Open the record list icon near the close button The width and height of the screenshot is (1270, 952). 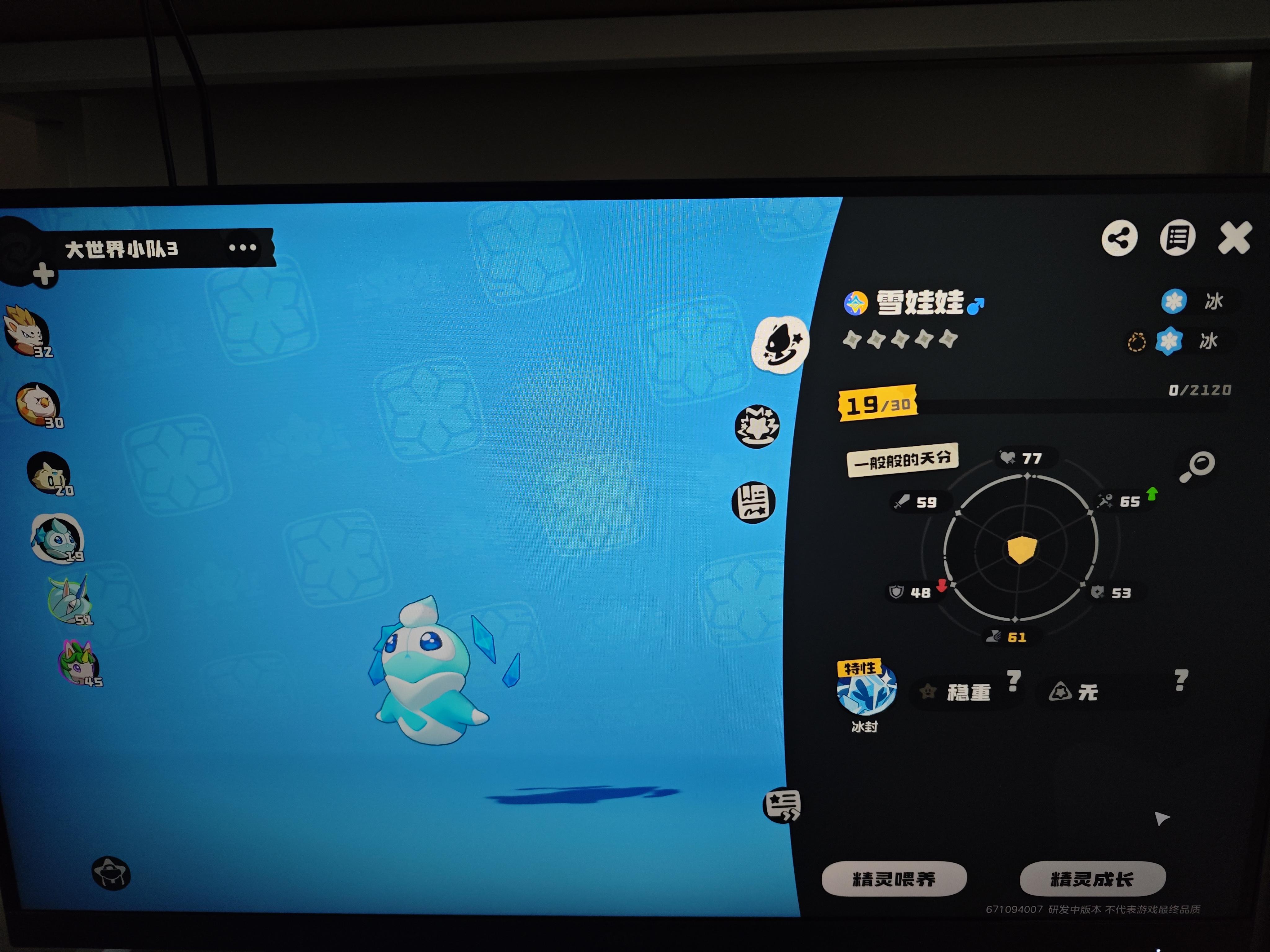(x=1178, y=238)
